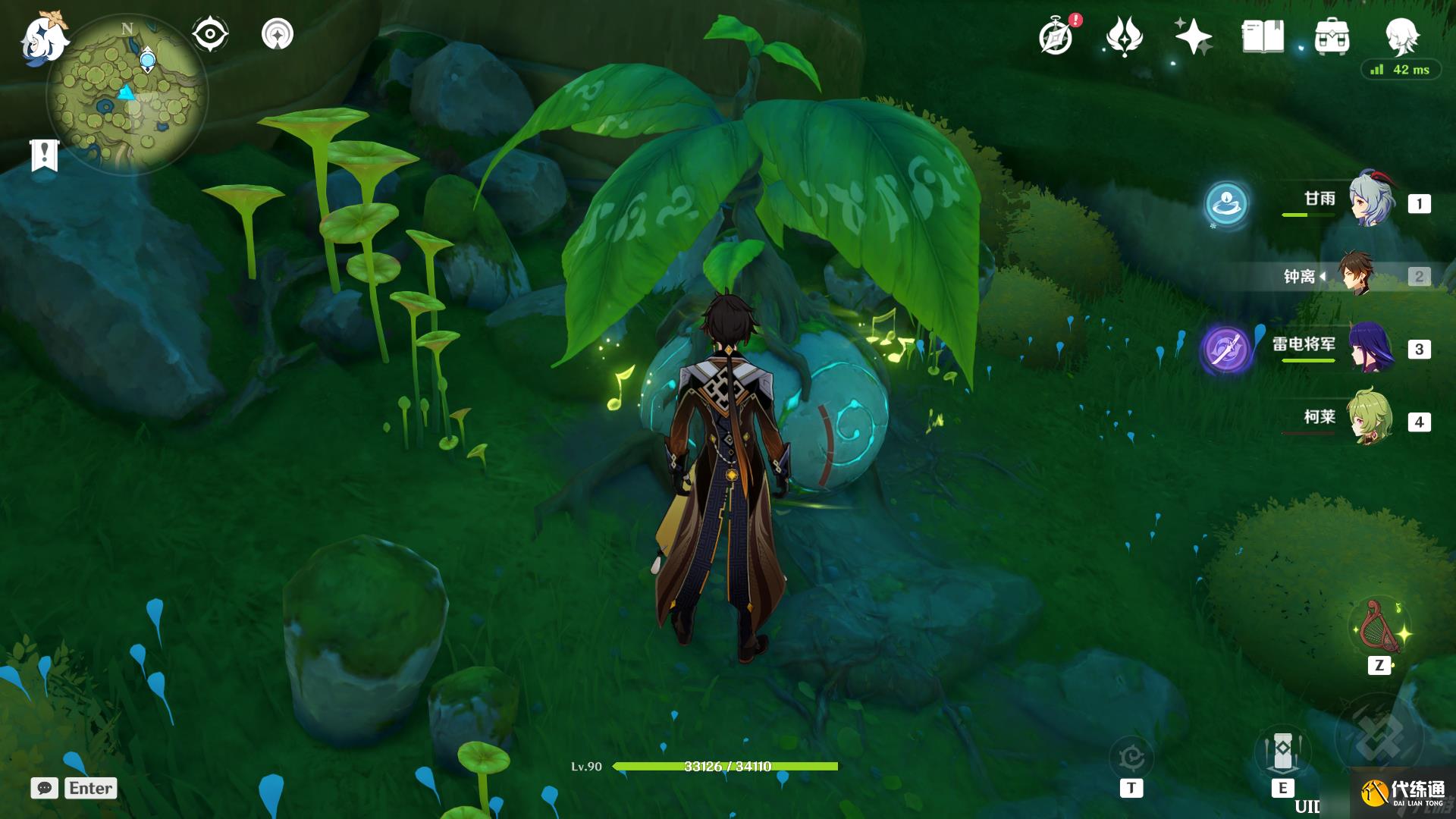The width and height of the screenshot is (1456, 819).
Task: Switch to party member 柯莱
Action: [x=1371, y=419]
